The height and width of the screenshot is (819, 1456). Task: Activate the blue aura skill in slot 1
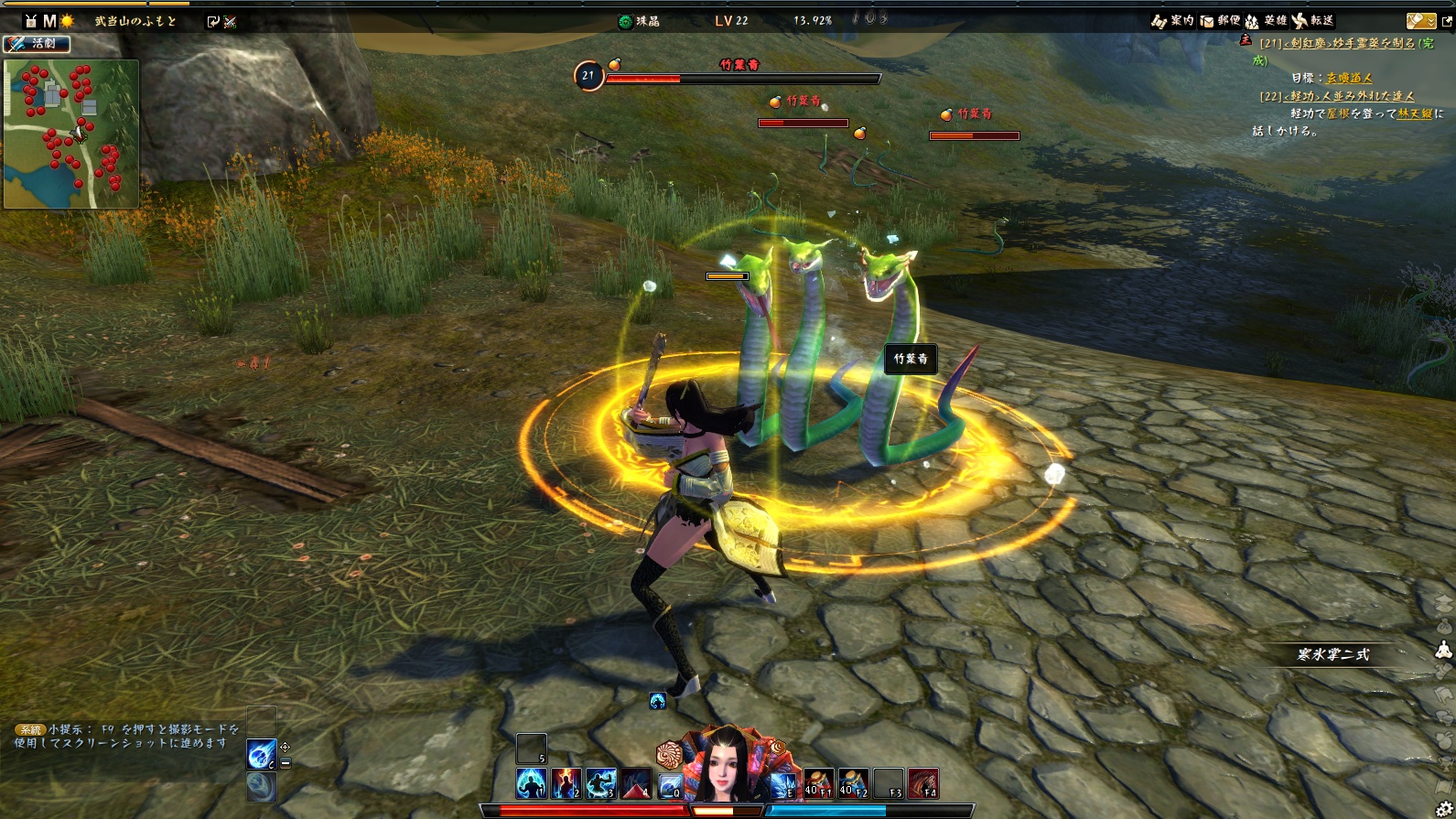(532, 784)
